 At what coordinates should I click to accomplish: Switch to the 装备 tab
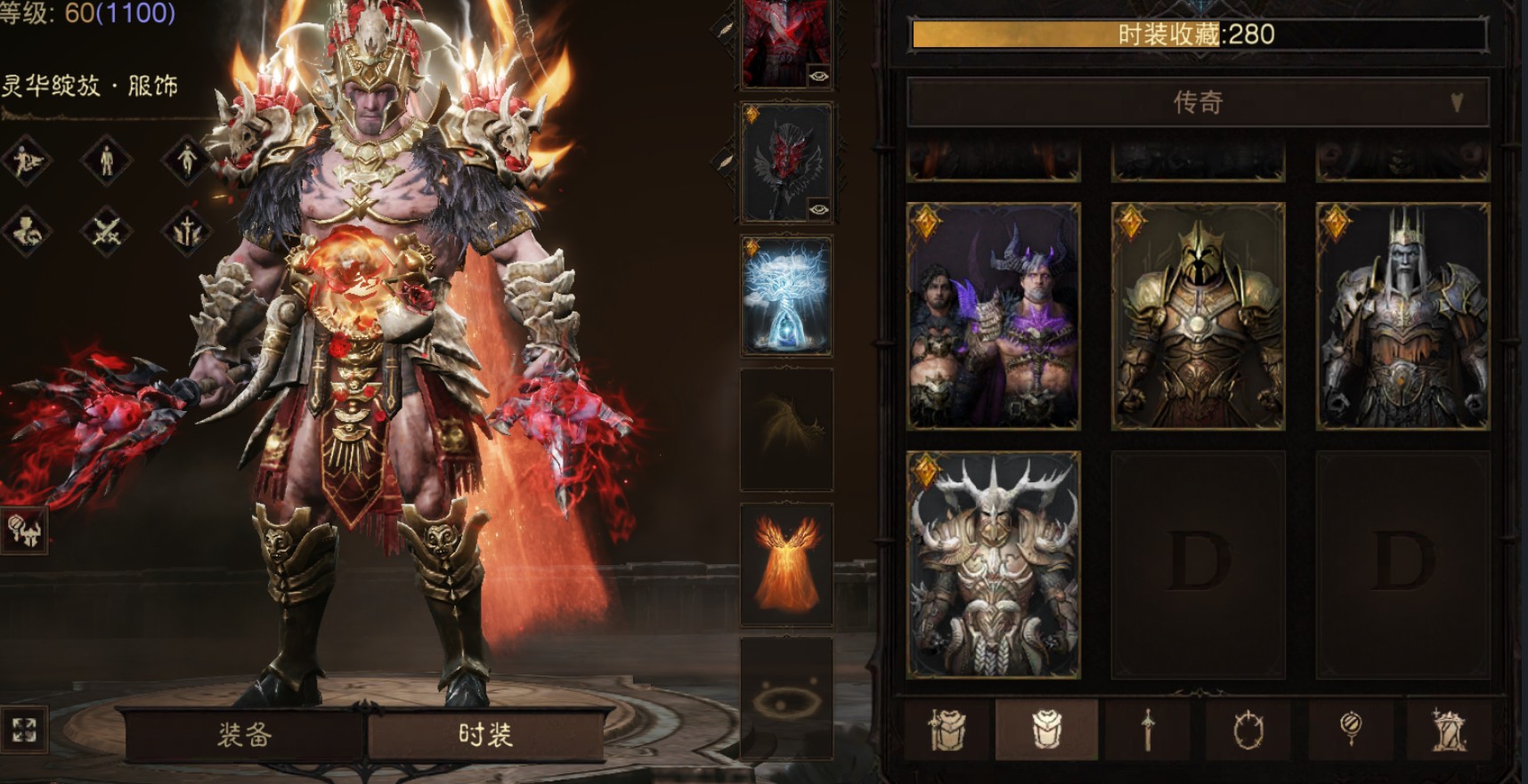243,735
